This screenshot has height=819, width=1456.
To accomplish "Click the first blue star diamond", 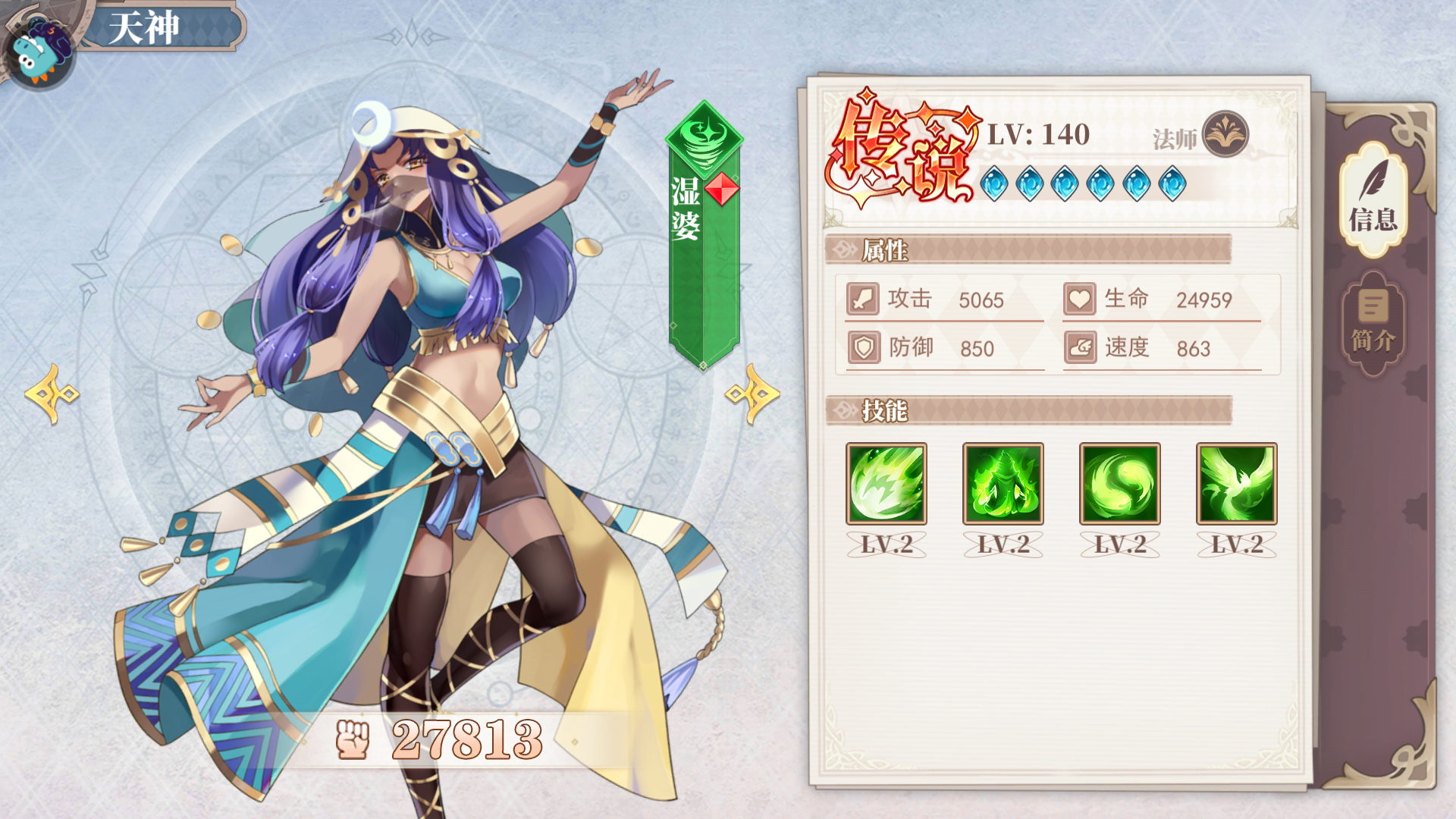I will (995, 182).
